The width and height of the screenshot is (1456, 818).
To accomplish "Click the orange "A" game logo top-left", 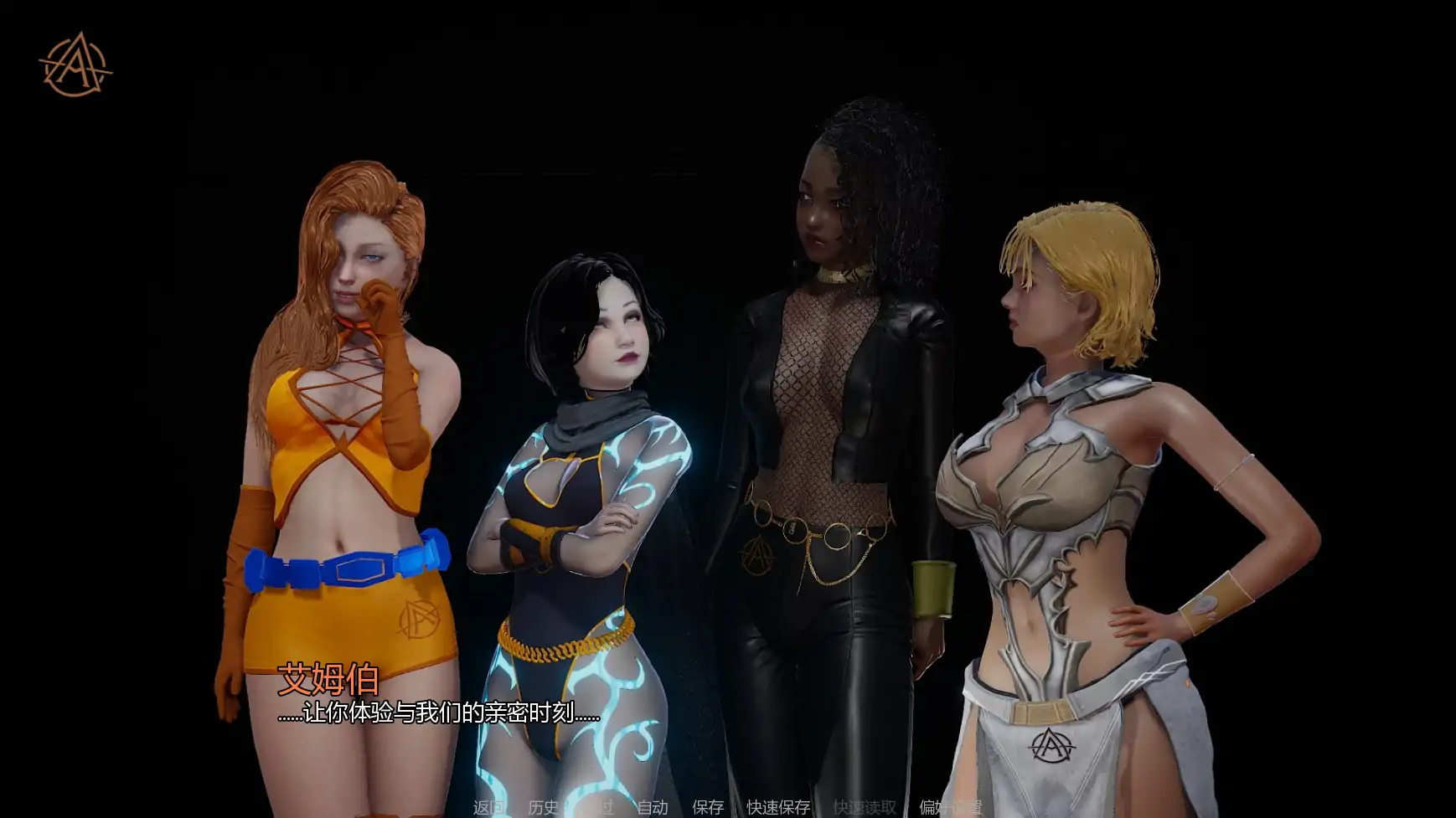I will [x=71, y=63].
